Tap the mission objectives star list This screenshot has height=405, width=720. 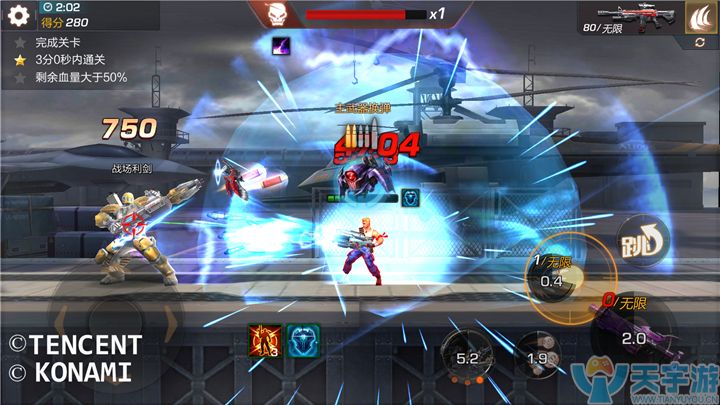point(68,60)
